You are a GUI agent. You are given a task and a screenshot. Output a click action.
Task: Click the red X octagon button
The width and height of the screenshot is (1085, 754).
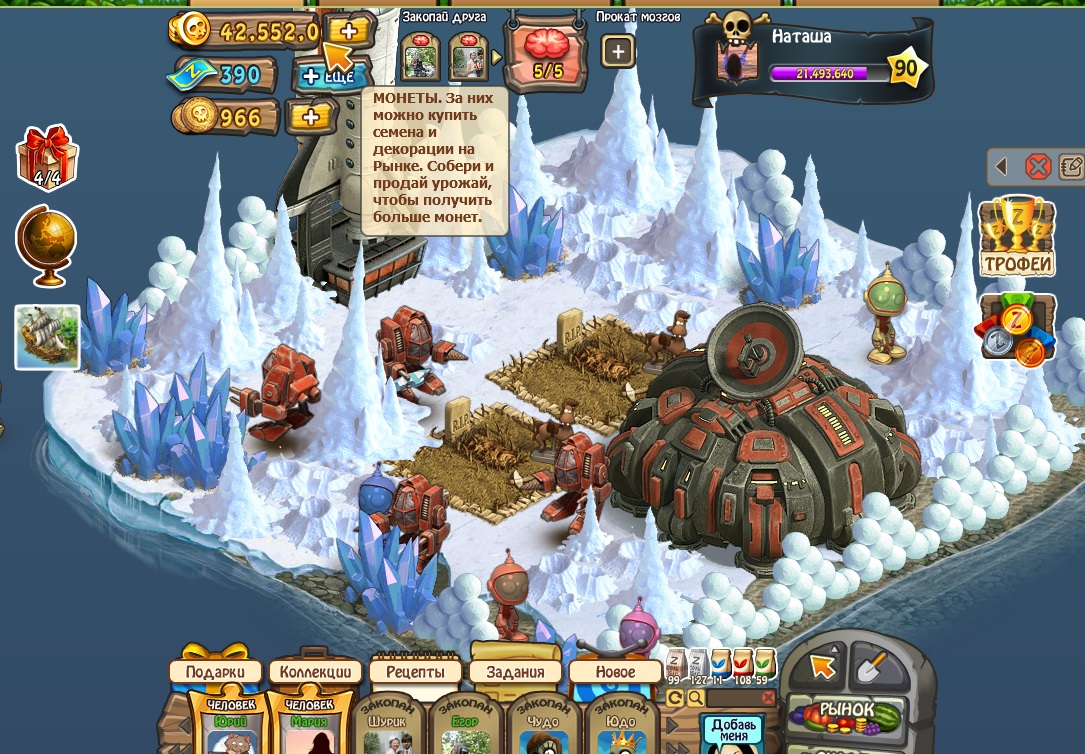[1038, 166]
